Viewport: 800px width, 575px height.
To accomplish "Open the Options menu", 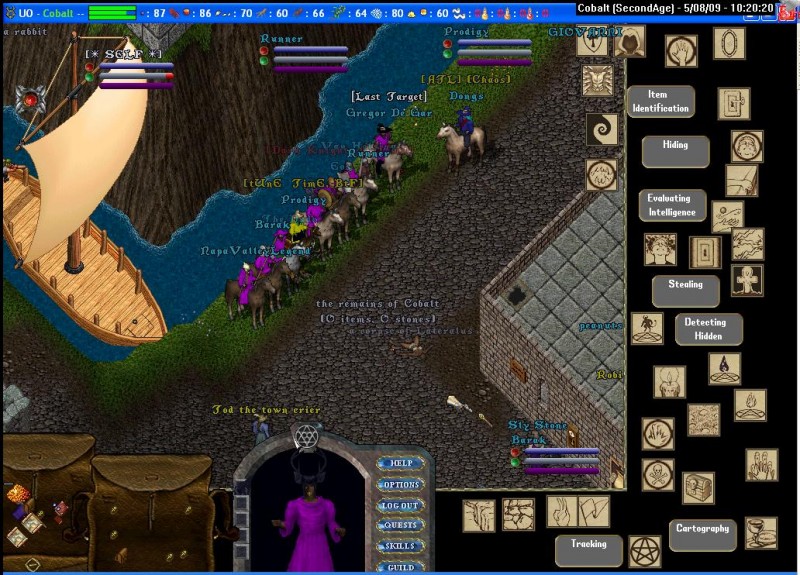I will click(x=401, y=485).
